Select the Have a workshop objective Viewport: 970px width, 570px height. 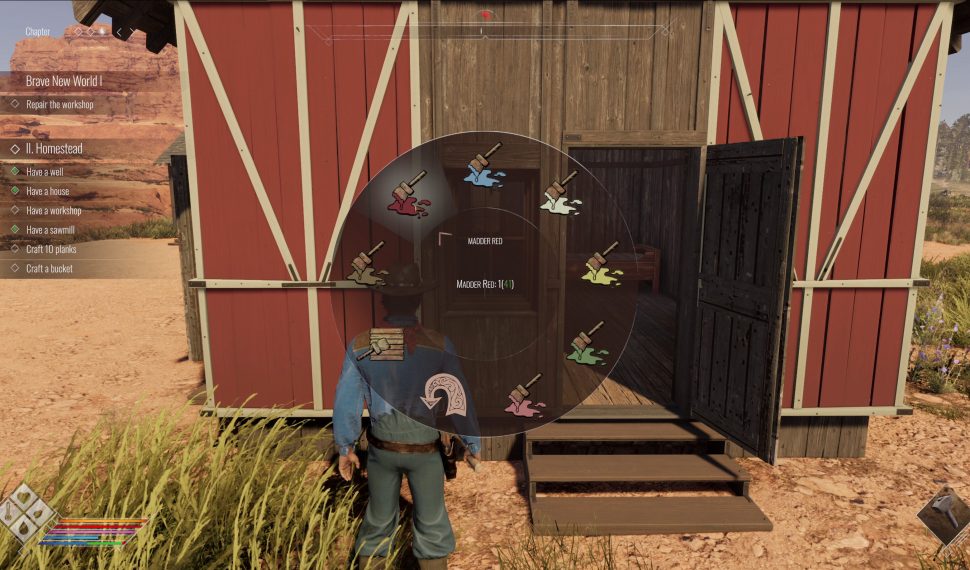(54, 210)
